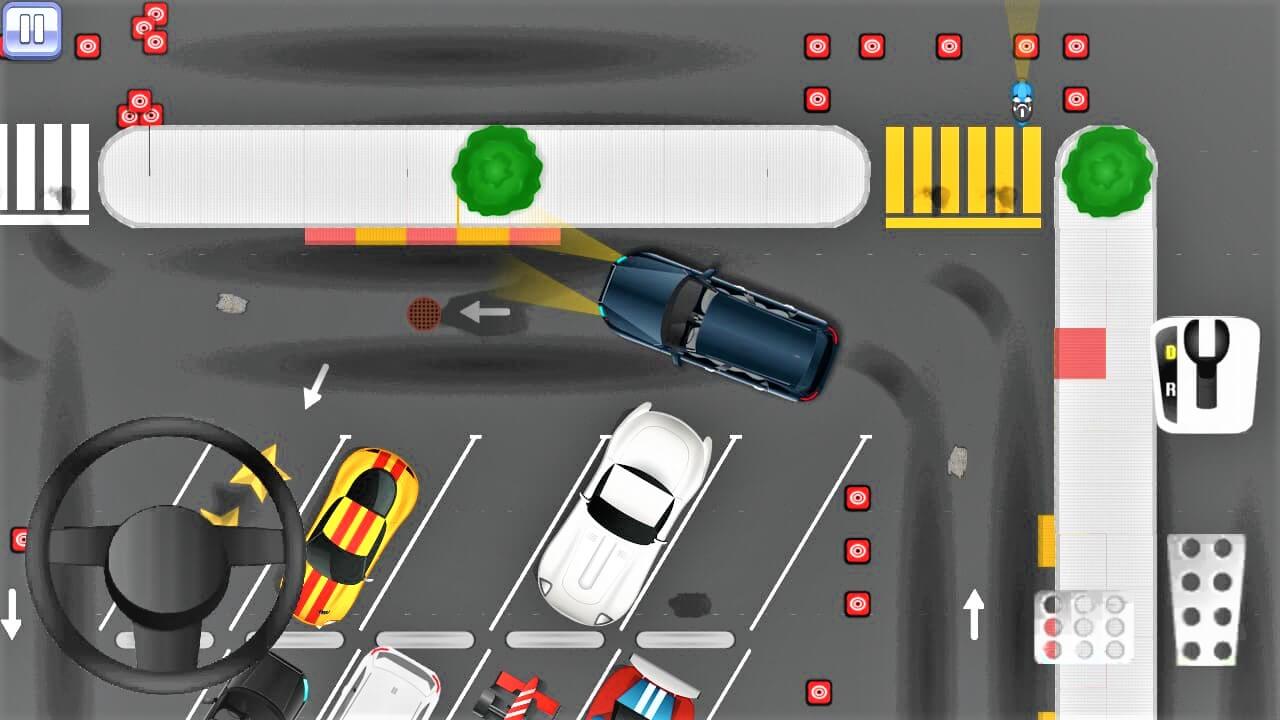The image size is (1280, 720).
Task: Tap the brake pedal
Action: pyautogui.click(x=1084, y=626)
